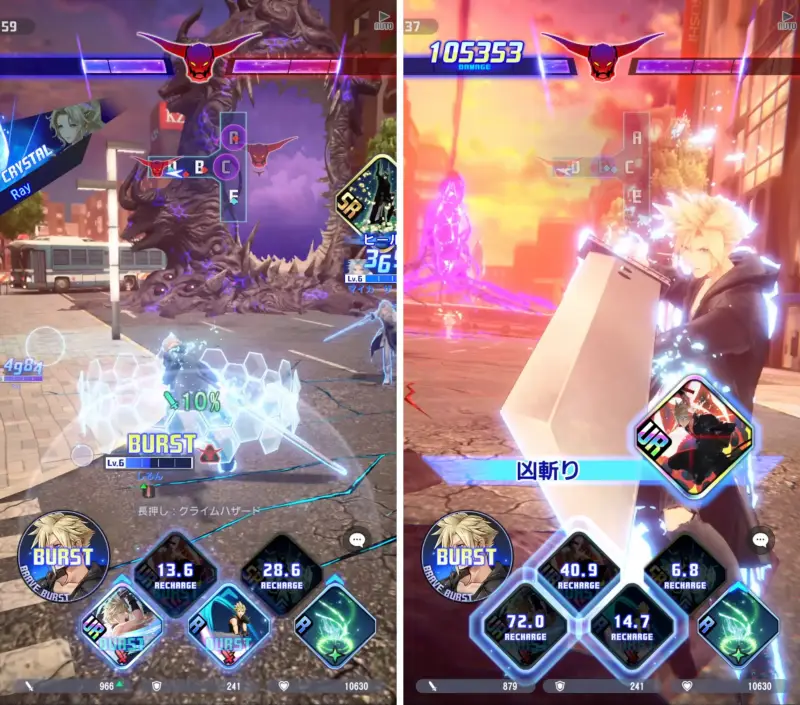The height and width of the screenshot is (705, 800).
Task: Choose the skill showing 14.7 recharge
Action: [x=632, y=627]
